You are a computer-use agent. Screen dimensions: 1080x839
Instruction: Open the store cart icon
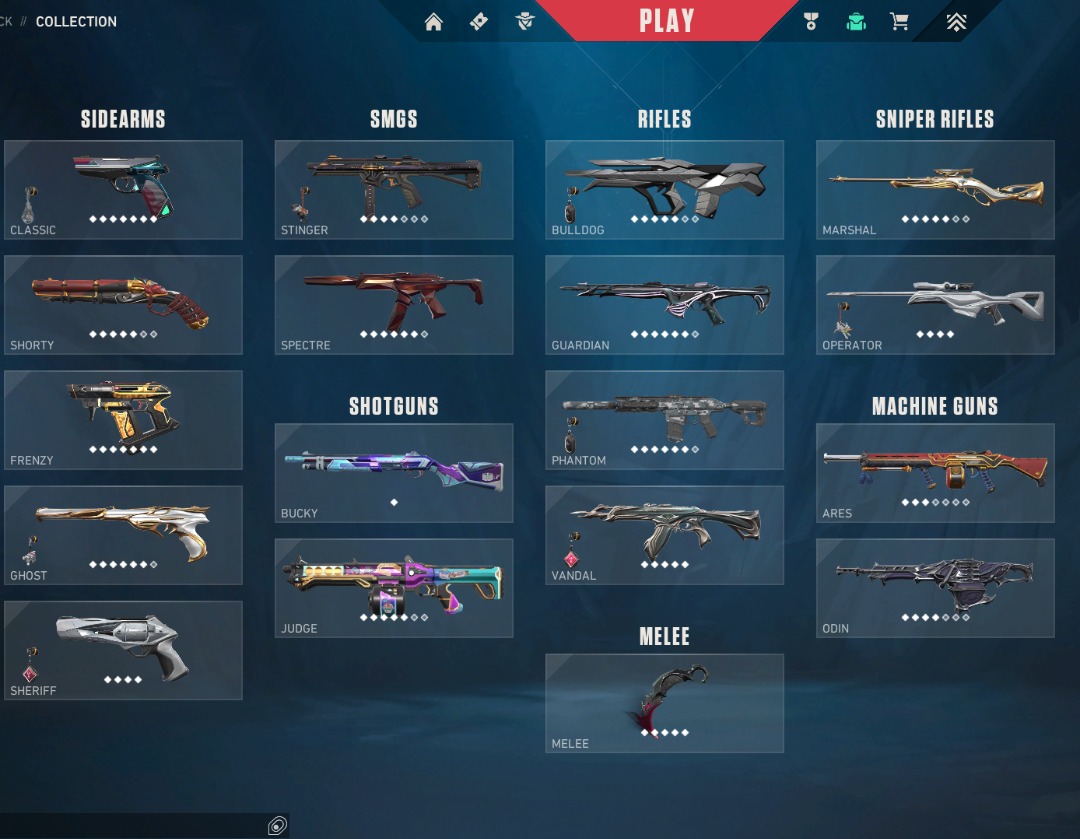900,22
